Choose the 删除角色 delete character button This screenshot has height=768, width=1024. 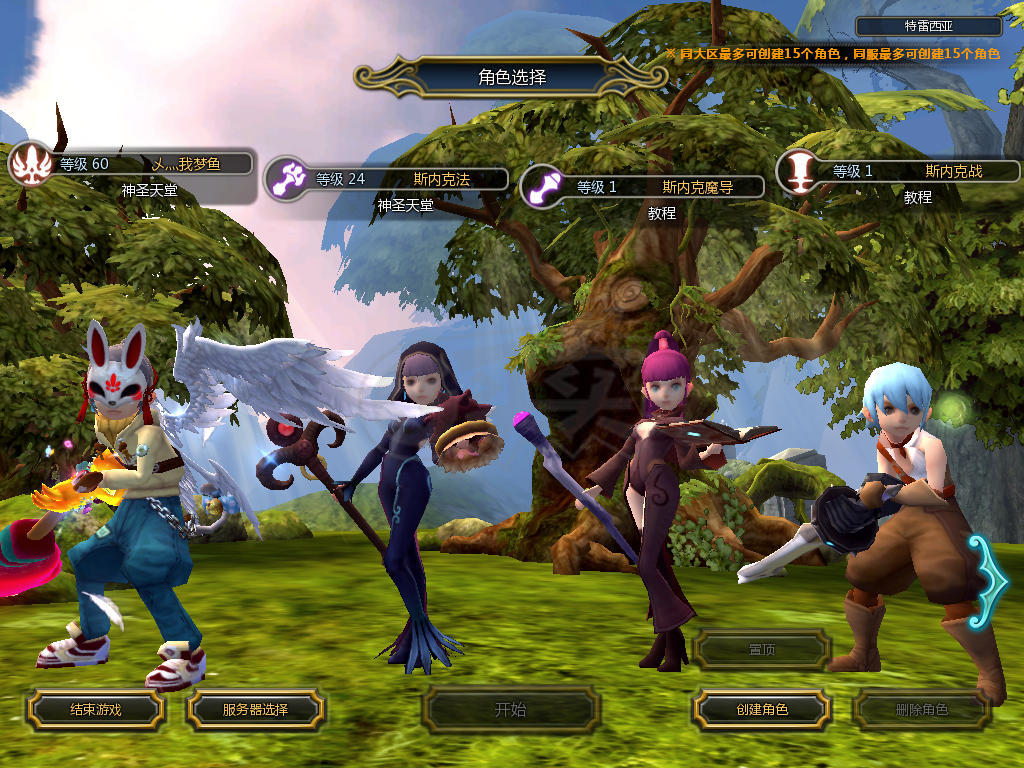tap(922, 710)
